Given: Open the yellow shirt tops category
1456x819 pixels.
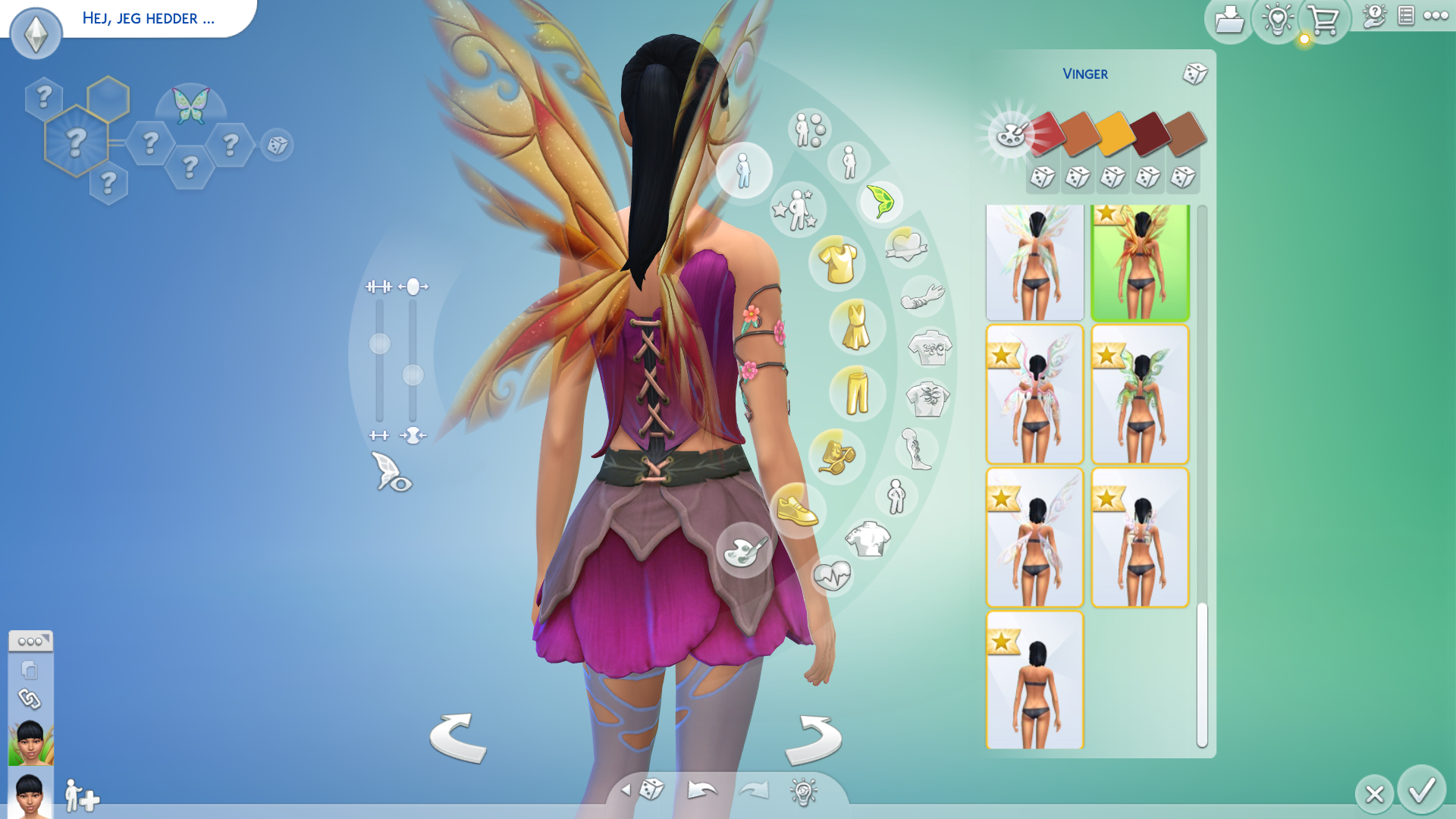Looking at the screenshot, I should pyautogui.click(x=837, y=263).
